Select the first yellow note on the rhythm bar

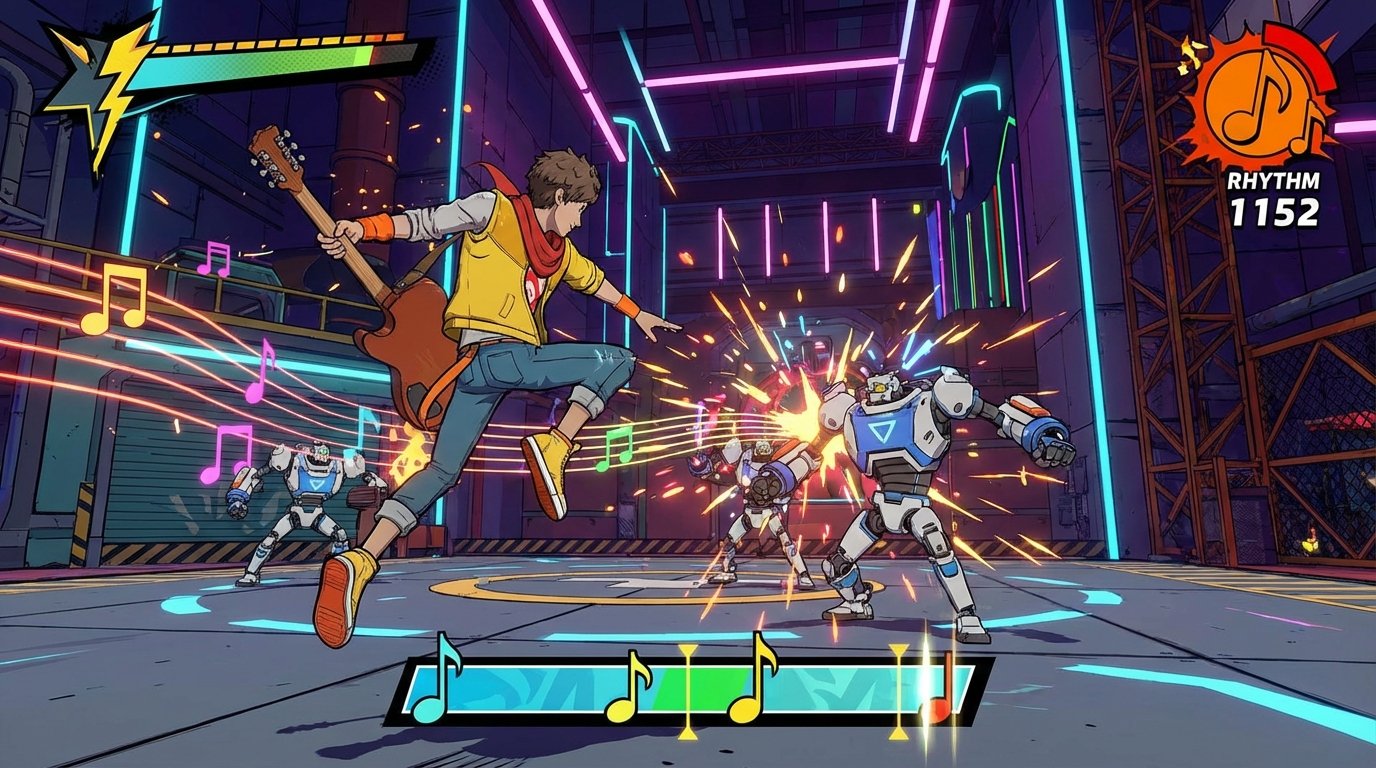tap(627, 690)
